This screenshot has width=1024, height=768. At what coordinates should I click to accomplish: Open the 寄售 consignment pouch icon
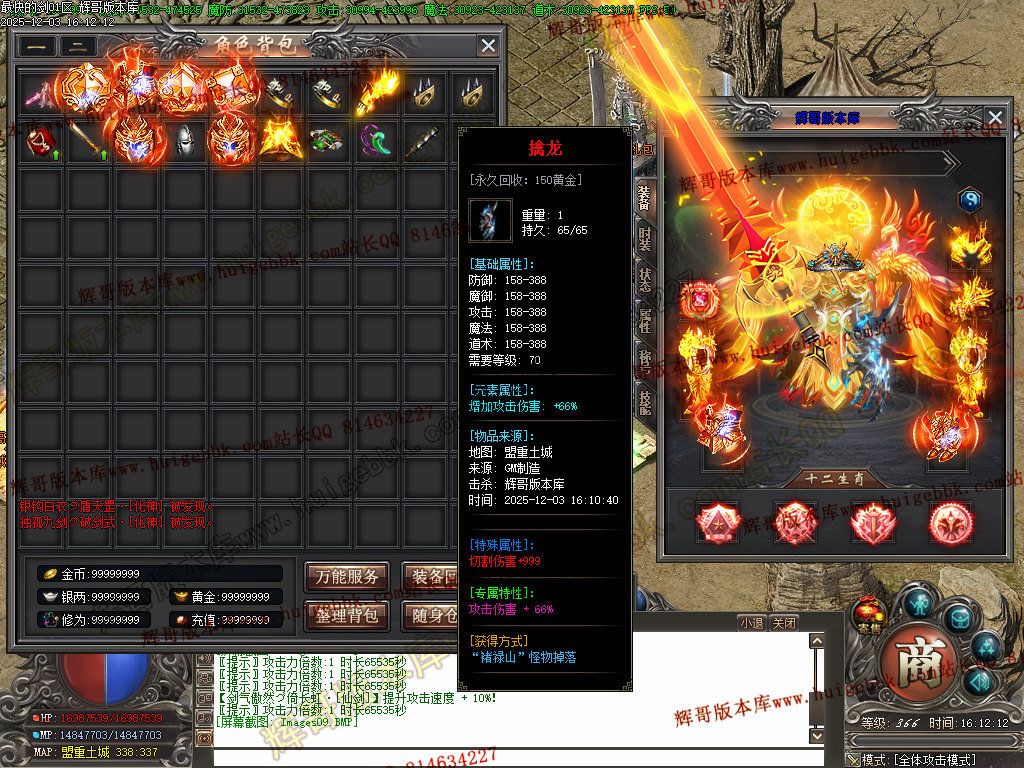870,612
